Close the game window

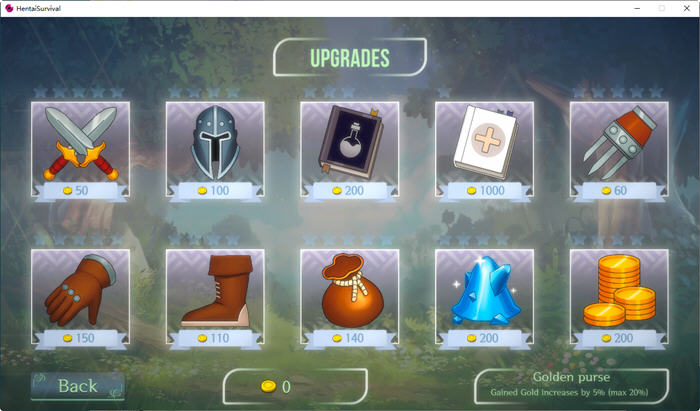[x=685, y=7]
